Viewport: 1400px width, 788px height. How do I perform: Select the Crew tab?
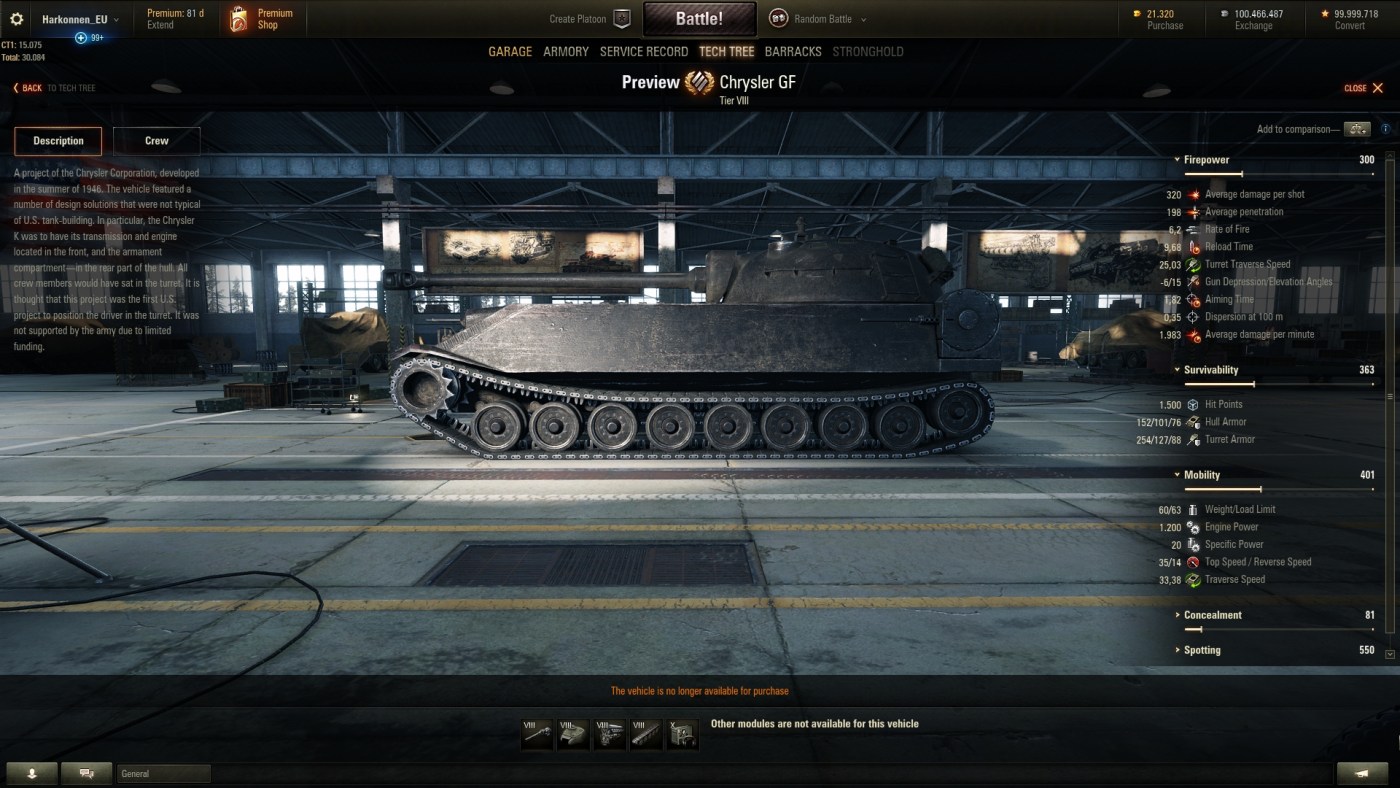(x=157, y=141)
